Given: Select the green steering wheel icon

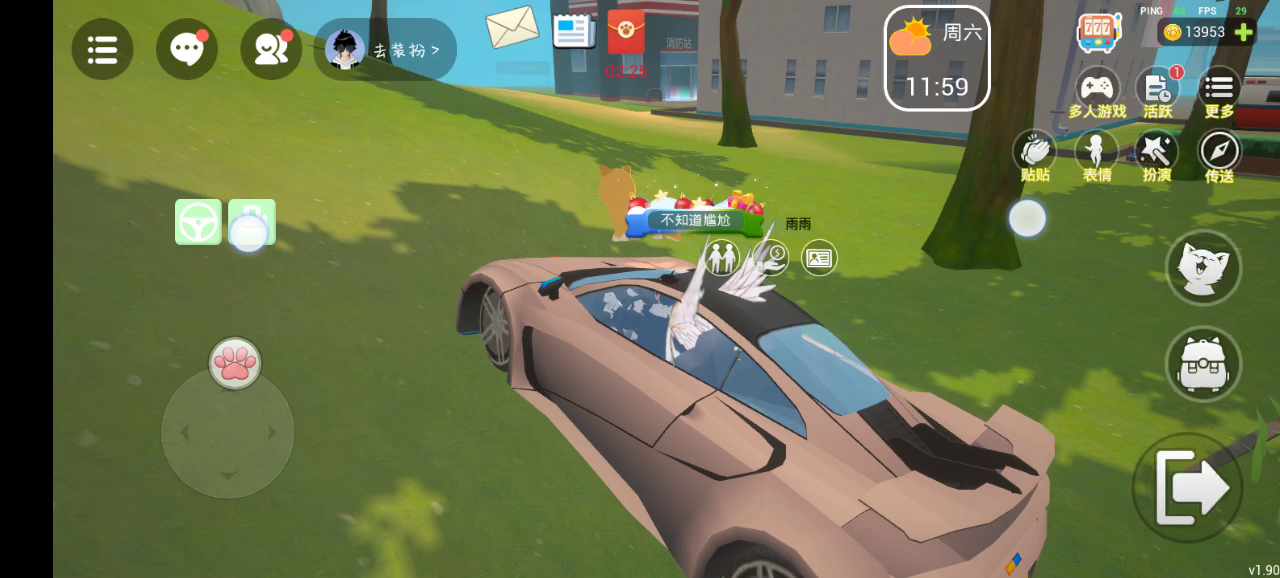Looking at the screenshot, I should click(x=198, y=222).
